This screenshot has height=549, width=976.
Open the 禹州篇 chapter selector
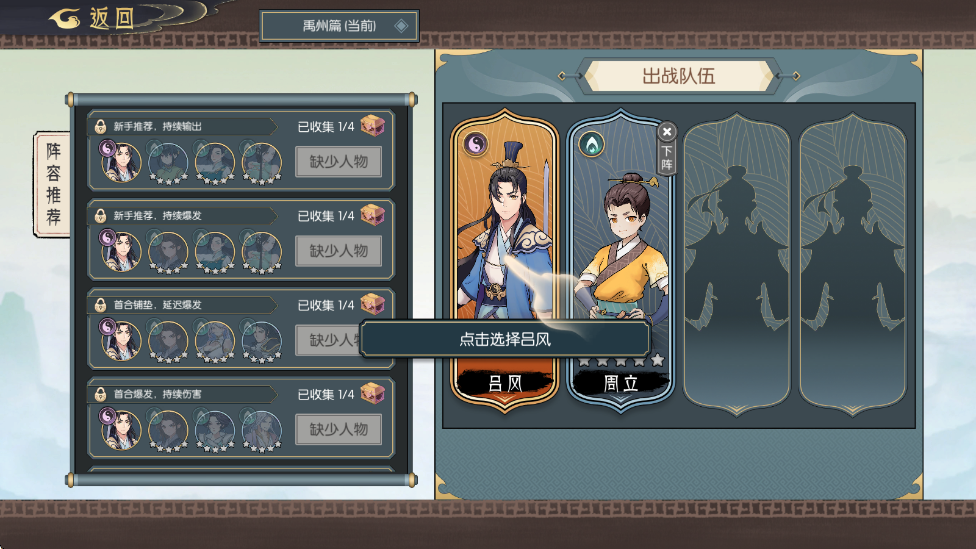point(339,26)
